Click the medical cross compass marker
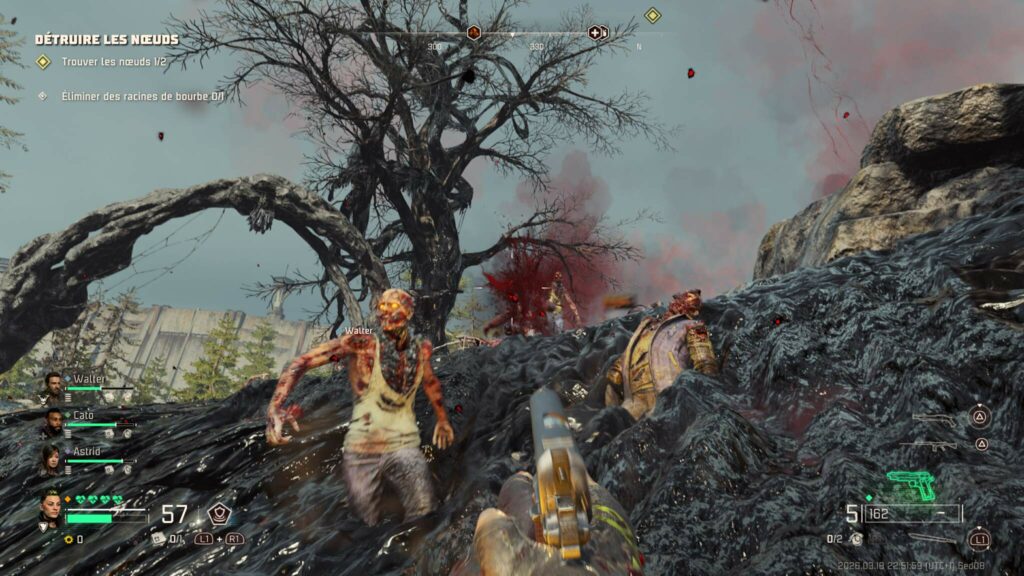 point(595,32)
